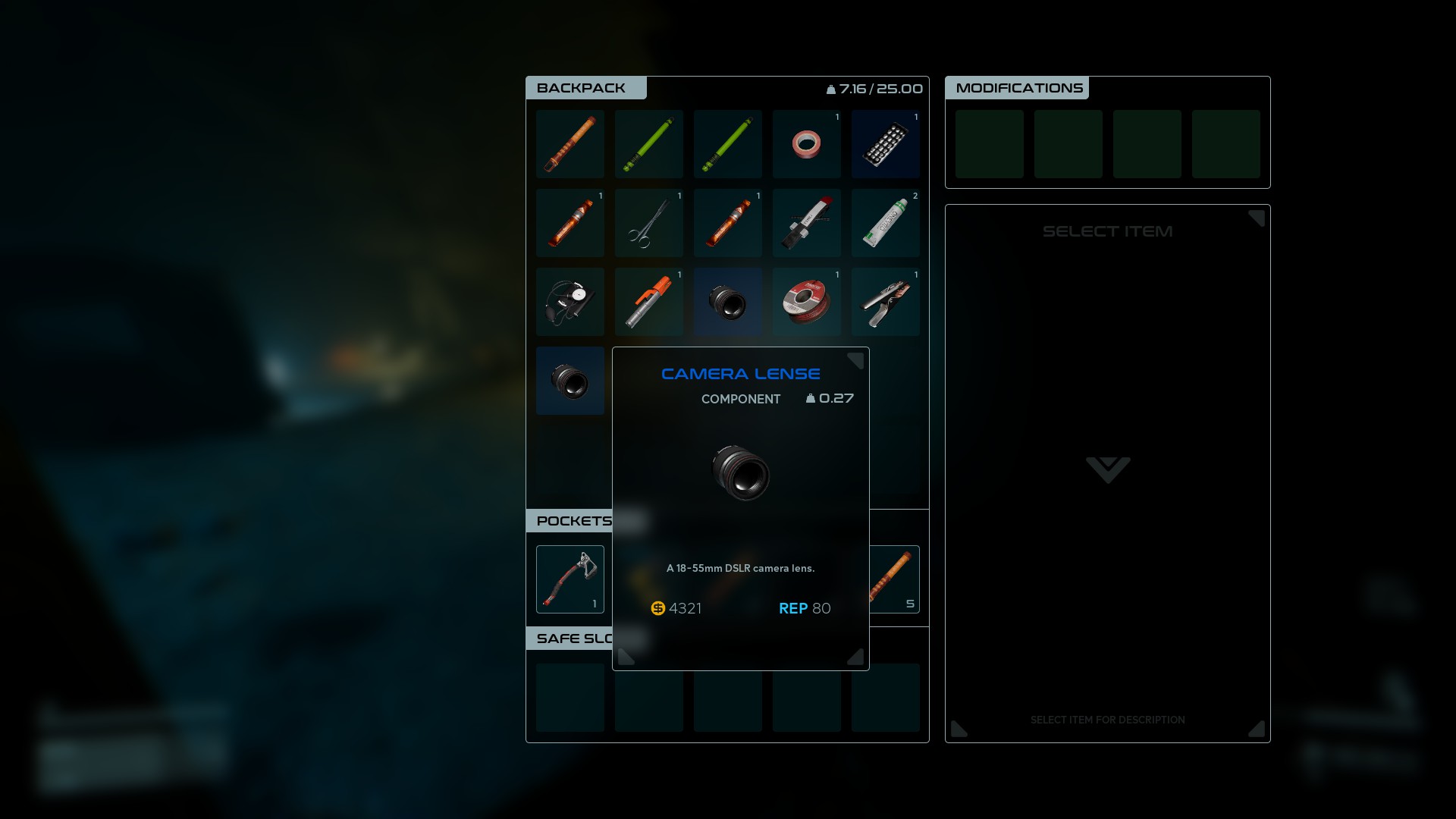This screenshot has width=1456, height=819.
Task: Click the welding clamp in the backpack
Action: (x=886, y=302)
